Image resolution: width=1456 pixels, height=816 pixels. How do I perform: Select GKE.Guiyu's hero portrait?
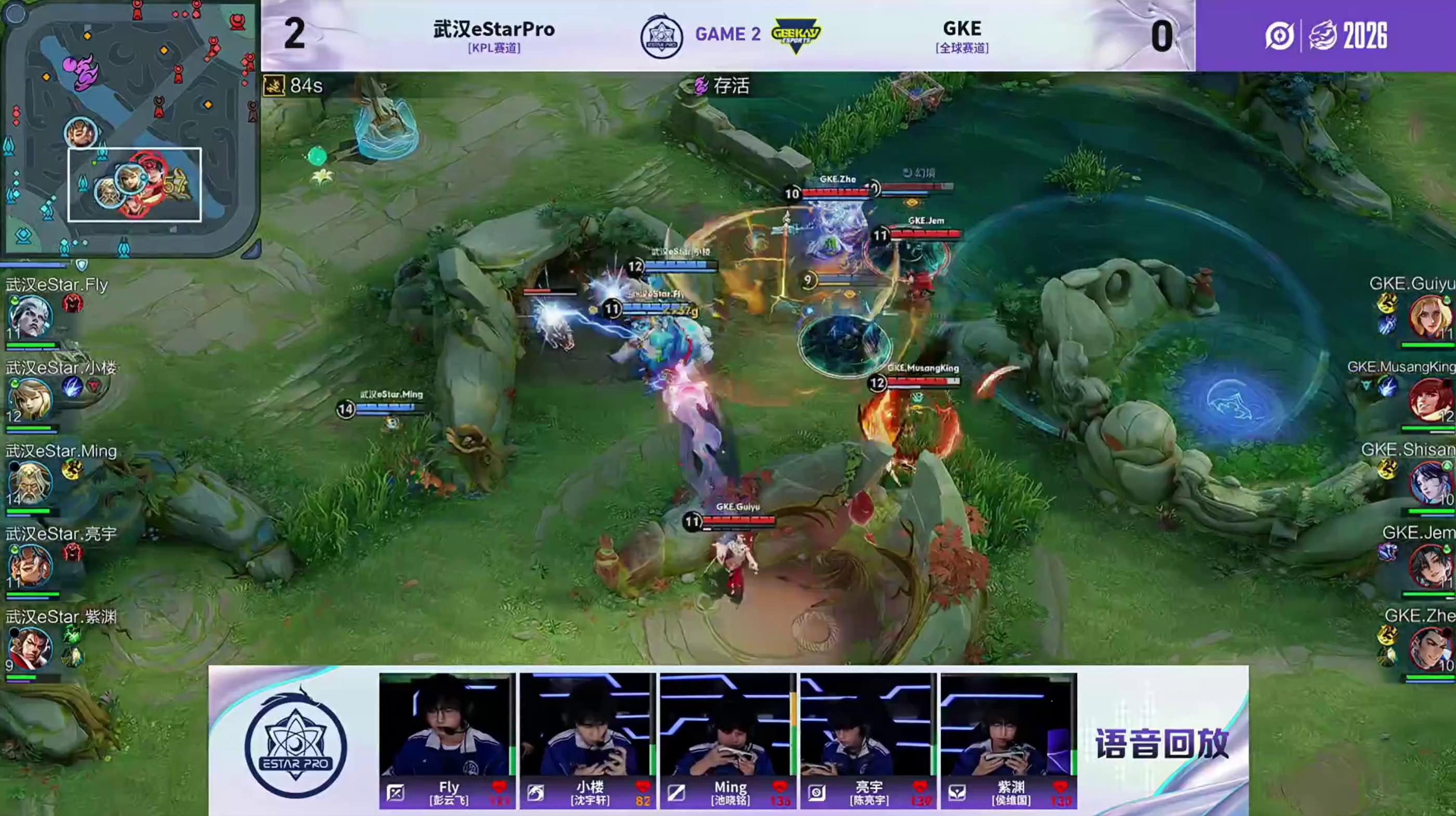coord(1429,317)
